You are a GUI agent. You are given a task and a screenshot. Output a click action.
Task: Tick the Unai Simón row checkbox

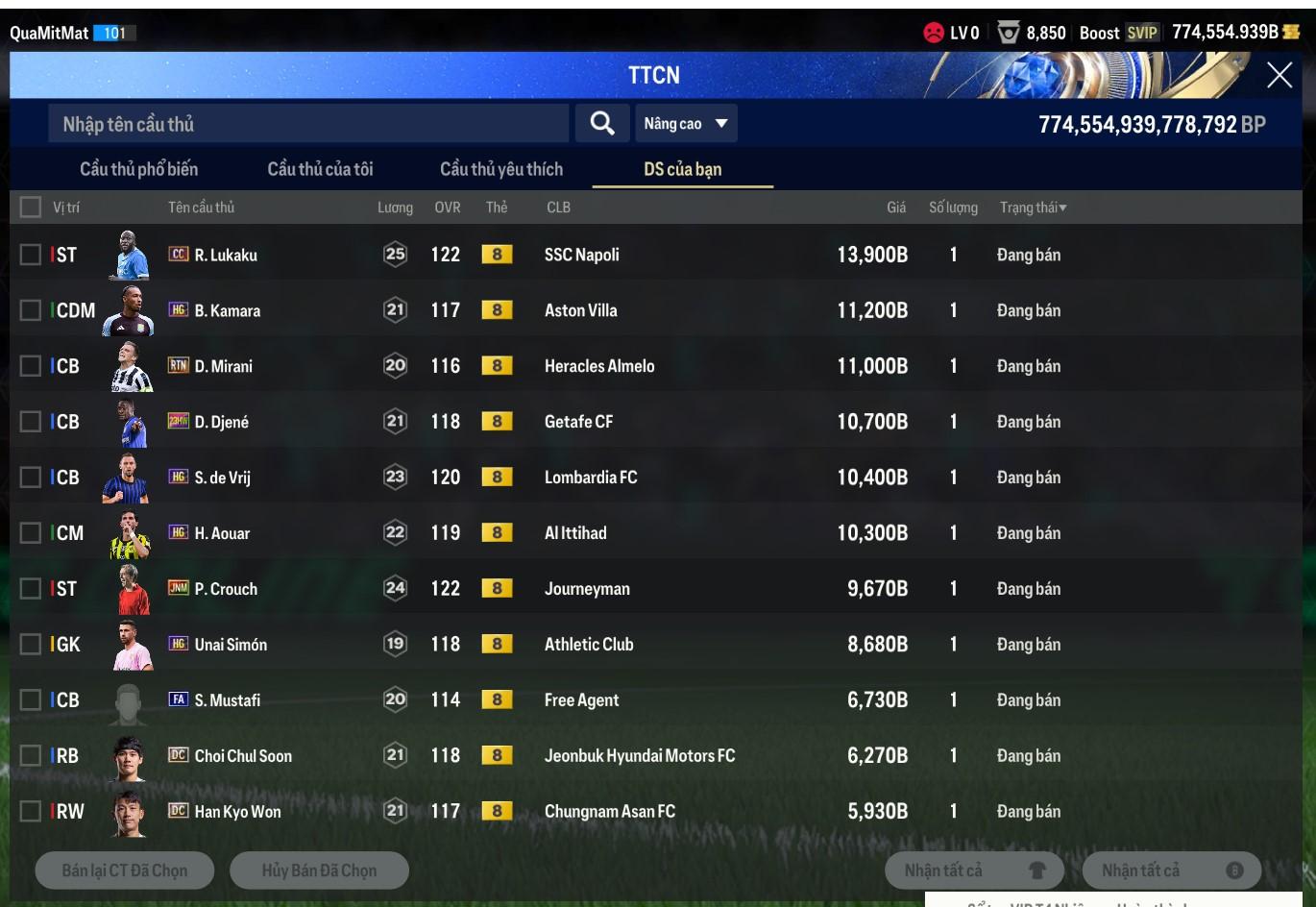[x=31, y=645]
